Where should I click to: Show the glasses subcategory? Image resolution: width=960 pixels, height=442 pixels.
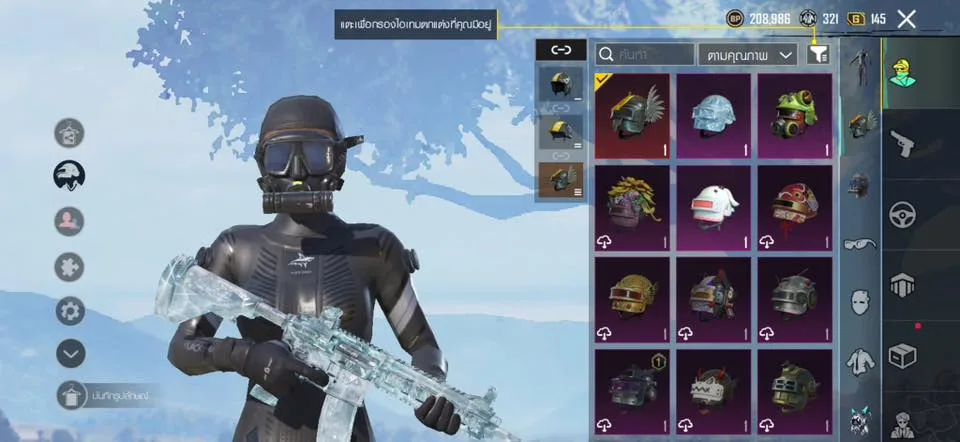(859, 243)
